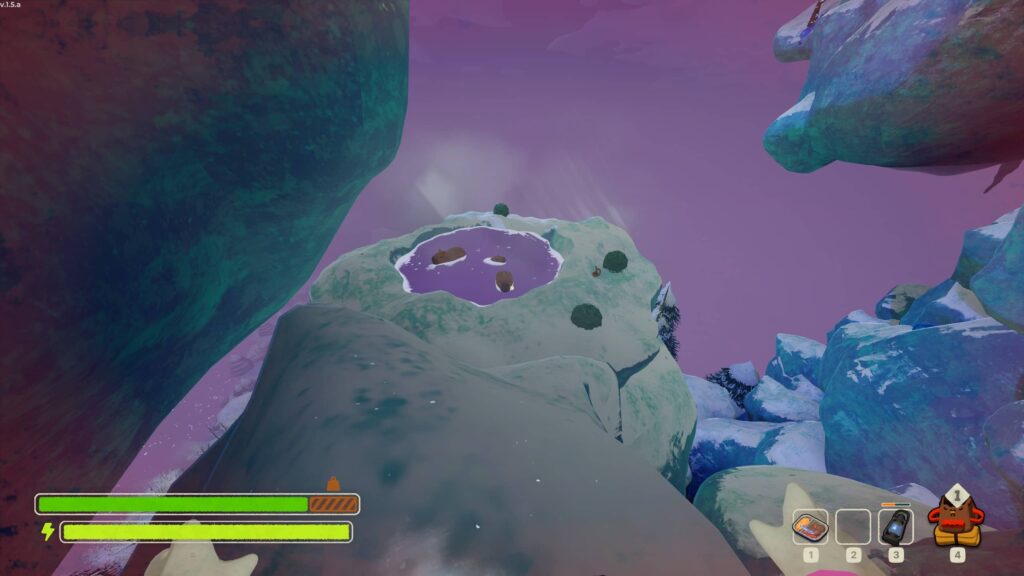Select the empty hotbar slot 2
The width and height of the screenshot is (1024, 576).
click(x=853, y=526)
